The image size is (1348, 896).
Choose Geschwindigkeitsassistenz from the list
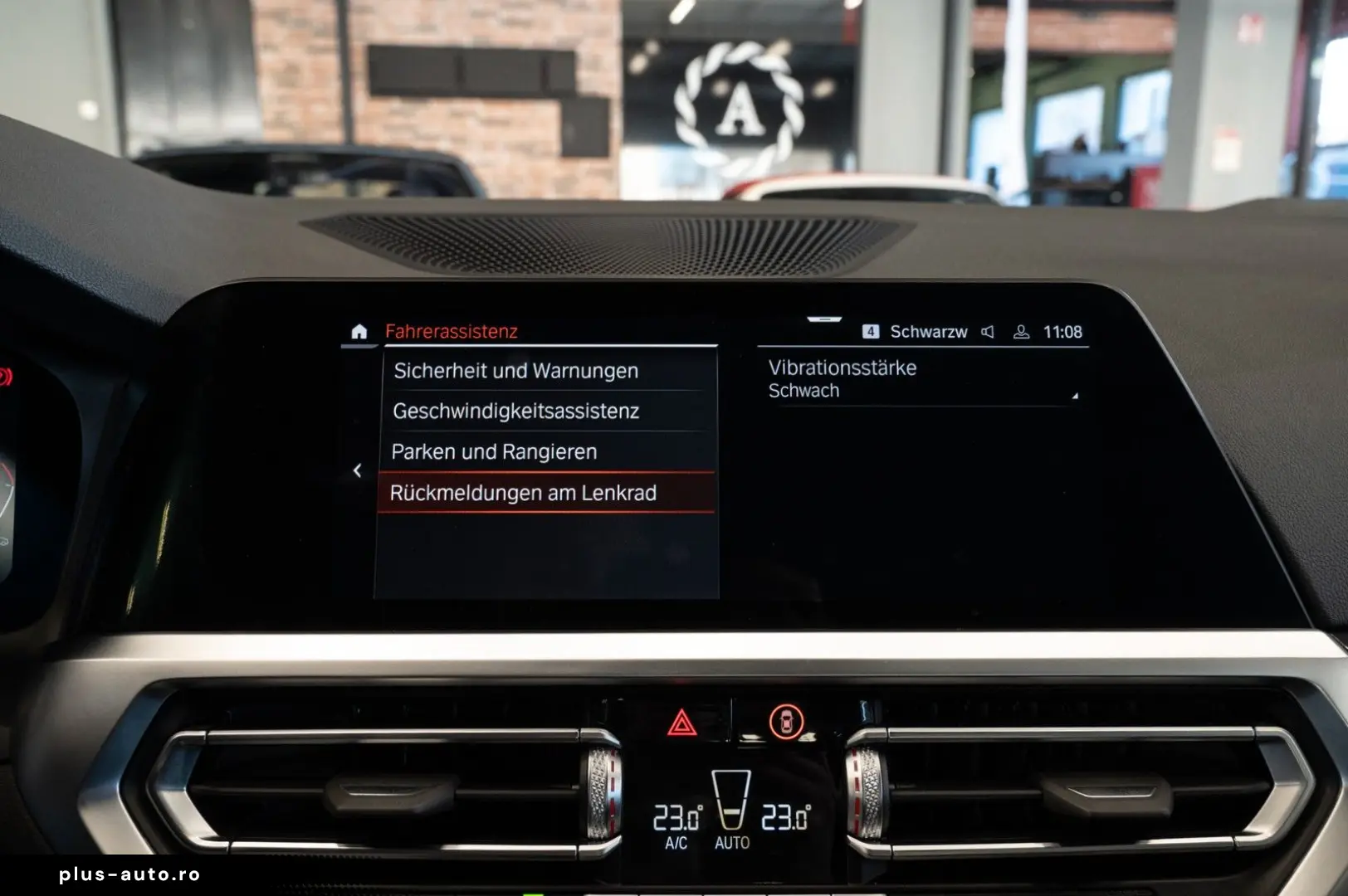coord(515,411)
